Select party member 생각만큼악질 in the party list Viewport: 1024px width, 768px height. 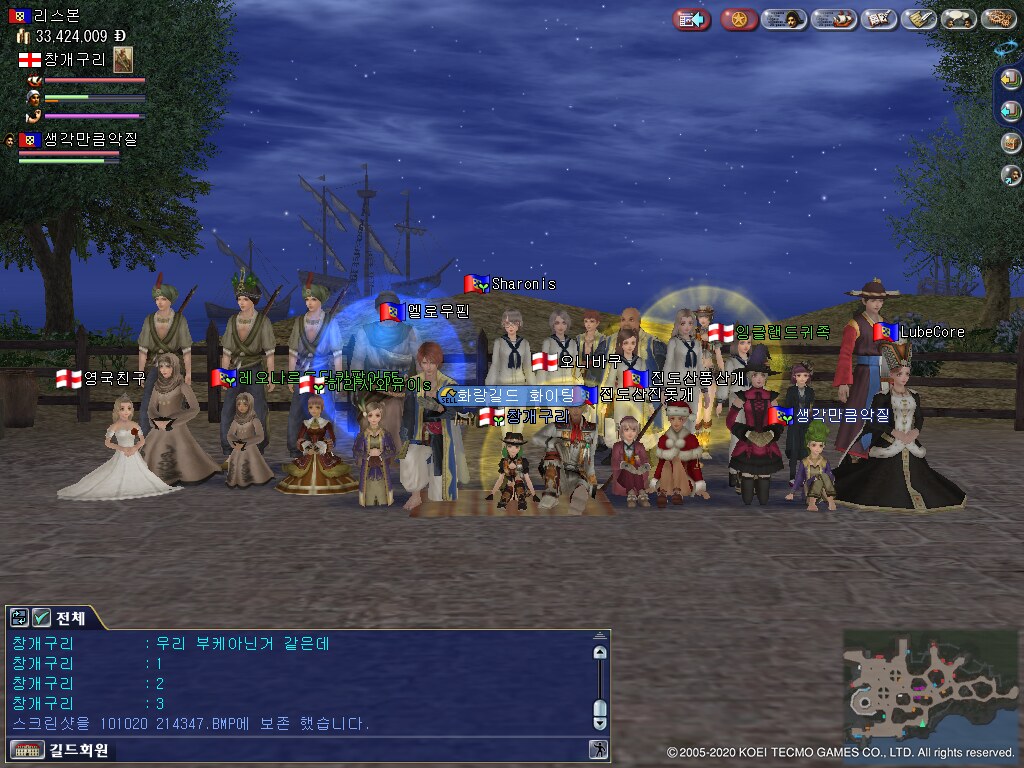coord(76,140)
